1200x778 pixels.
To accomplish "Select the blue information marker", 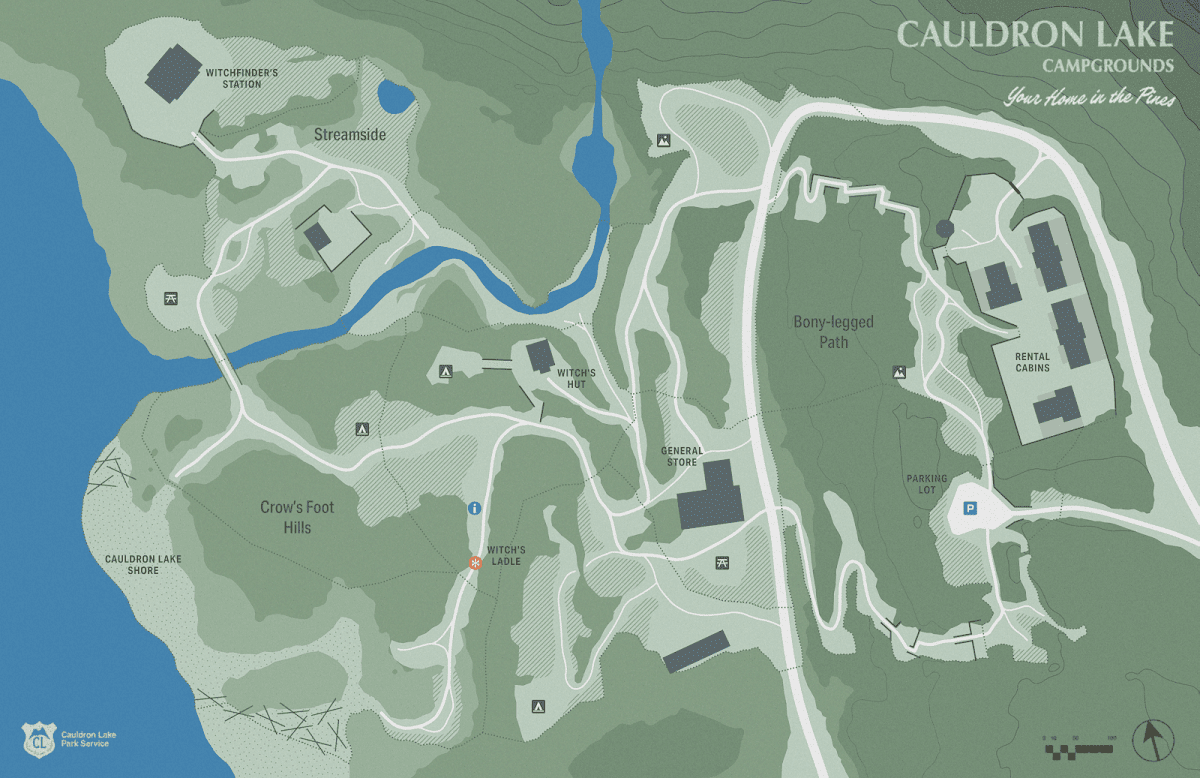I will (475, 509).
